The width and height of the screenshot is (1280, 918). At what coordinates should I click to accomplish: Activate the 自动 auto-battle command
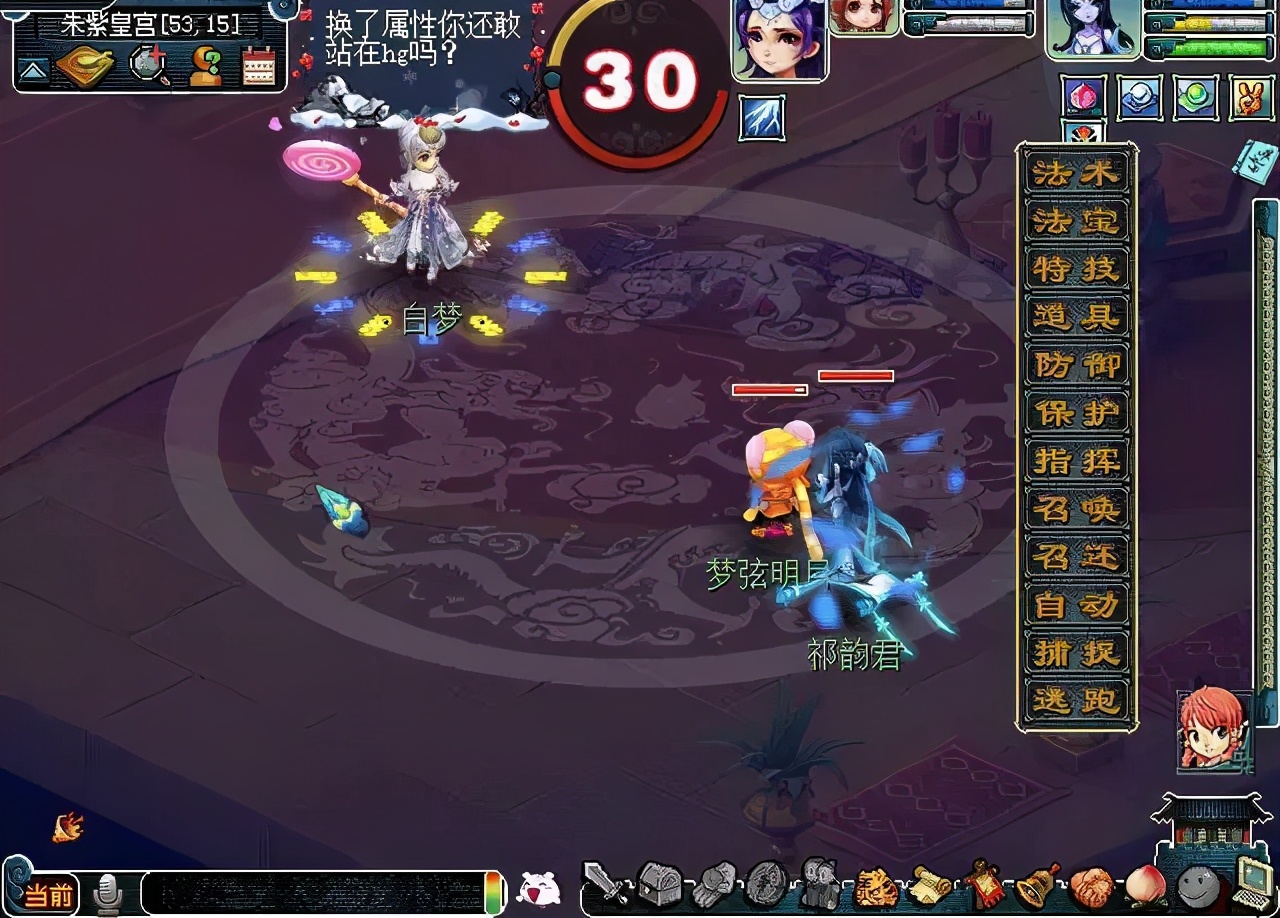pyautogui.click(x=1077, y=607)
